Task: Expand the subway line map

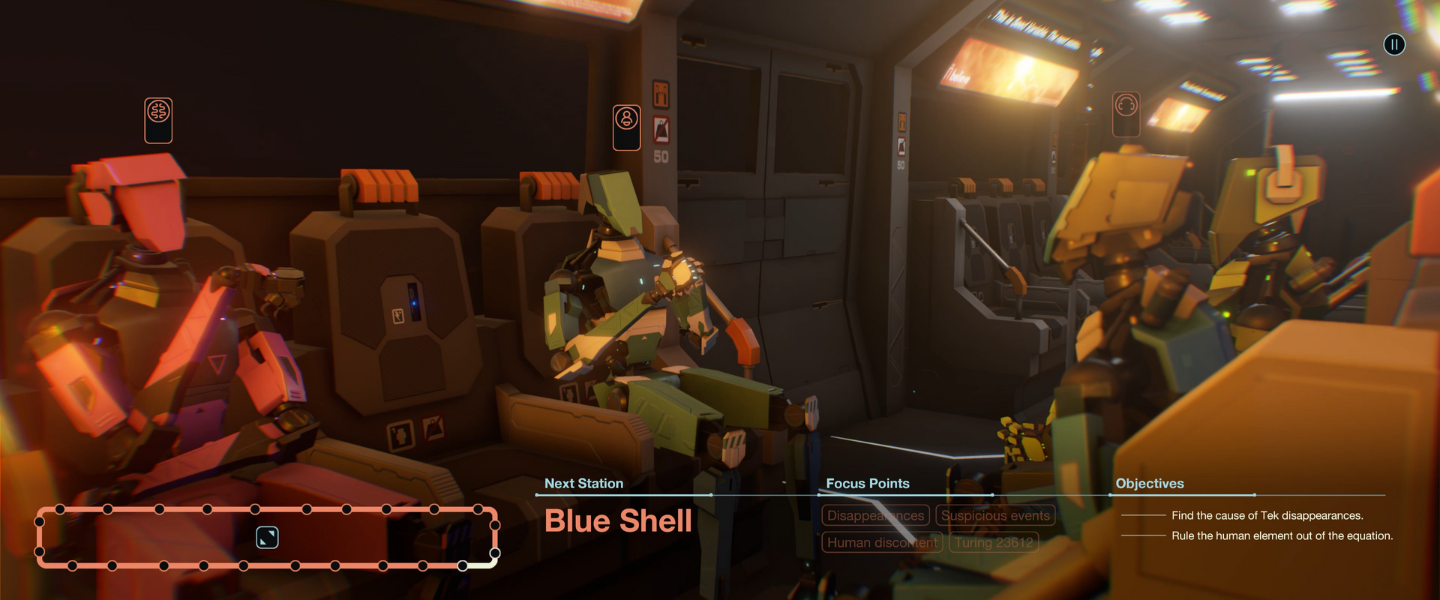Action: (x=267, y=538)
